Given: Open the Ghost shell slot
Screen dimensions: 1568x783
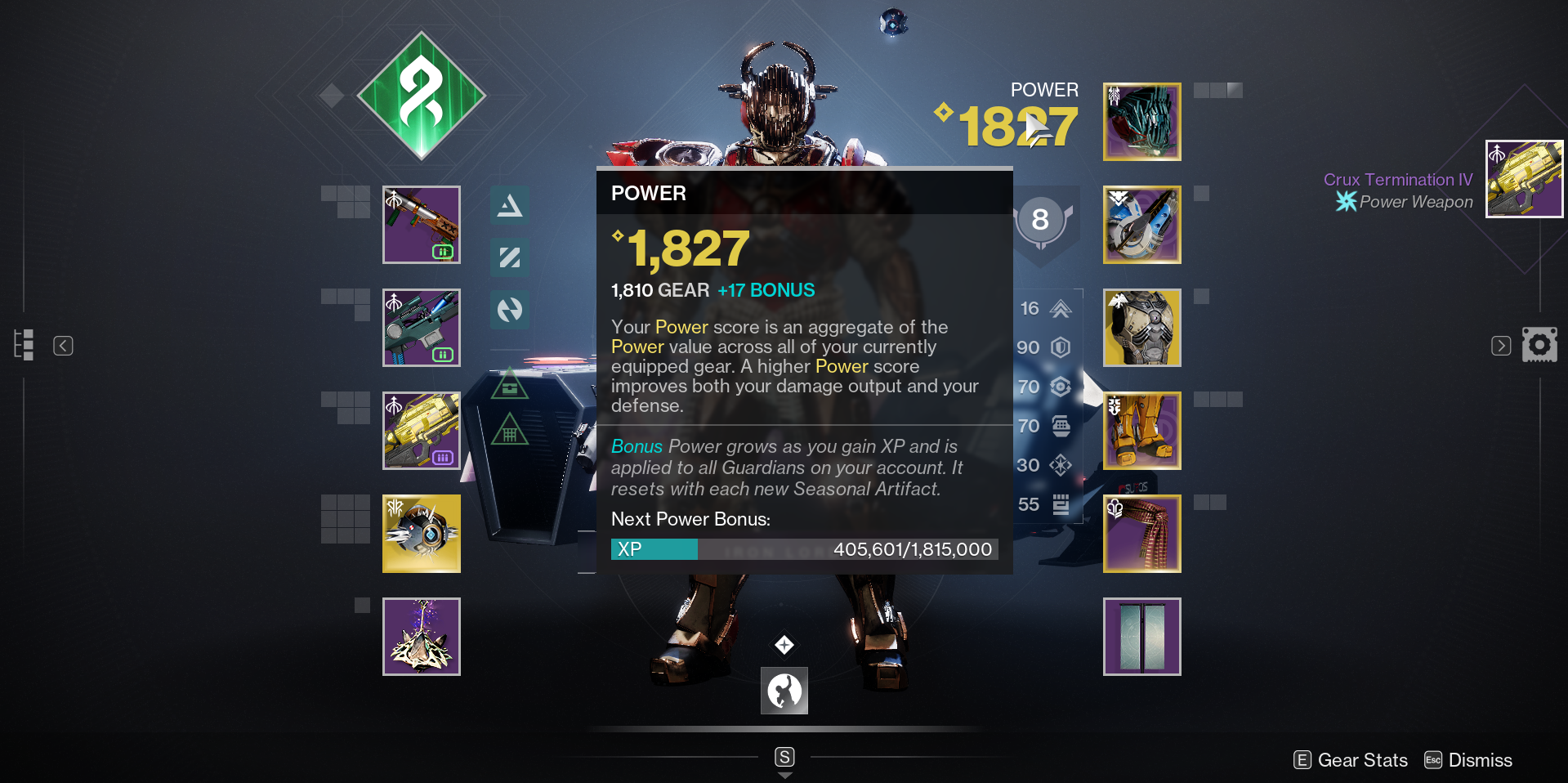Looking at the screenshot, I should tap(422, 534).
